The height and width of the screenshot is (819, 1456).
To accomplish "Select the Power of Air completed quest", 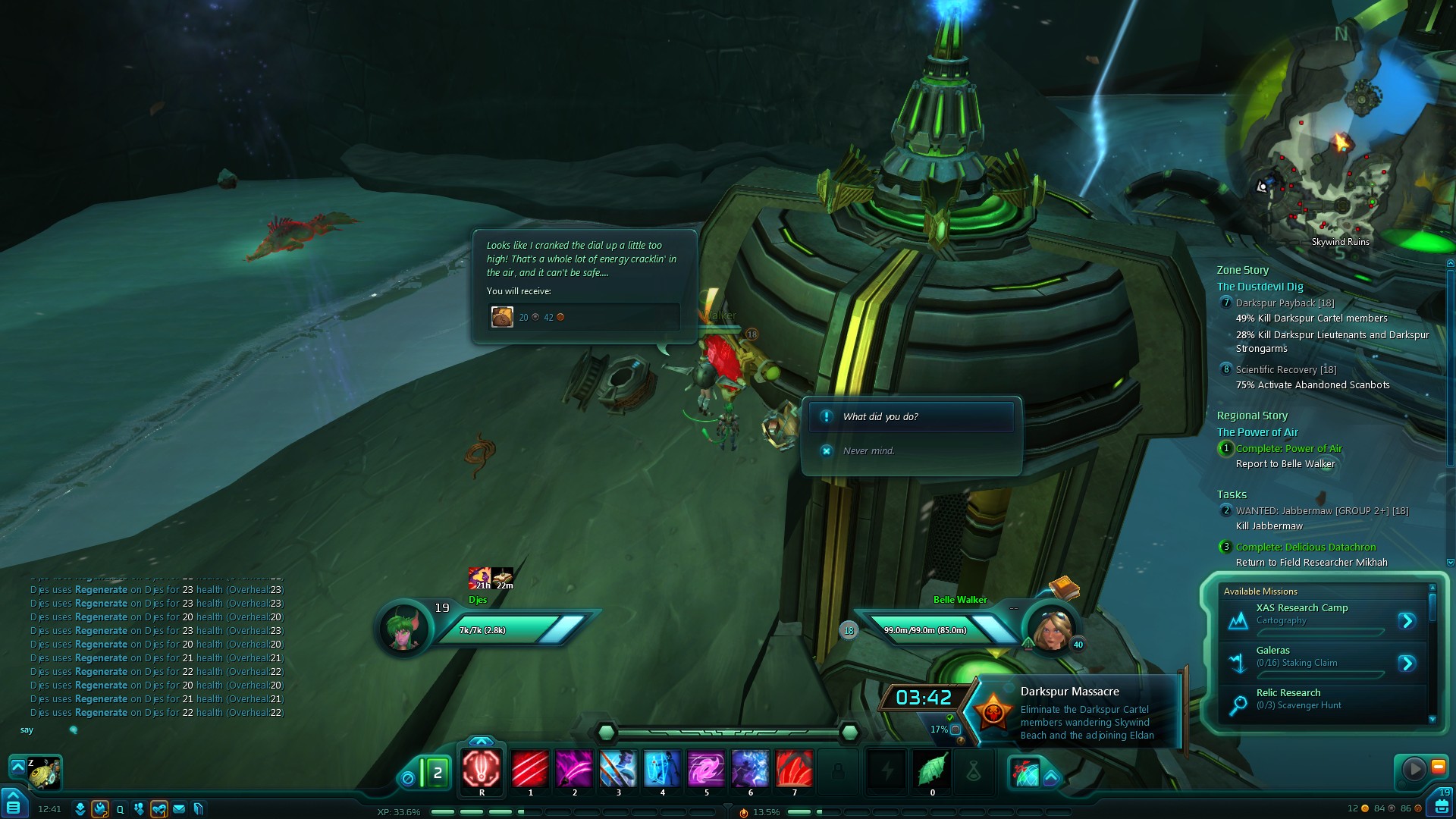I will pos(1288,449).
